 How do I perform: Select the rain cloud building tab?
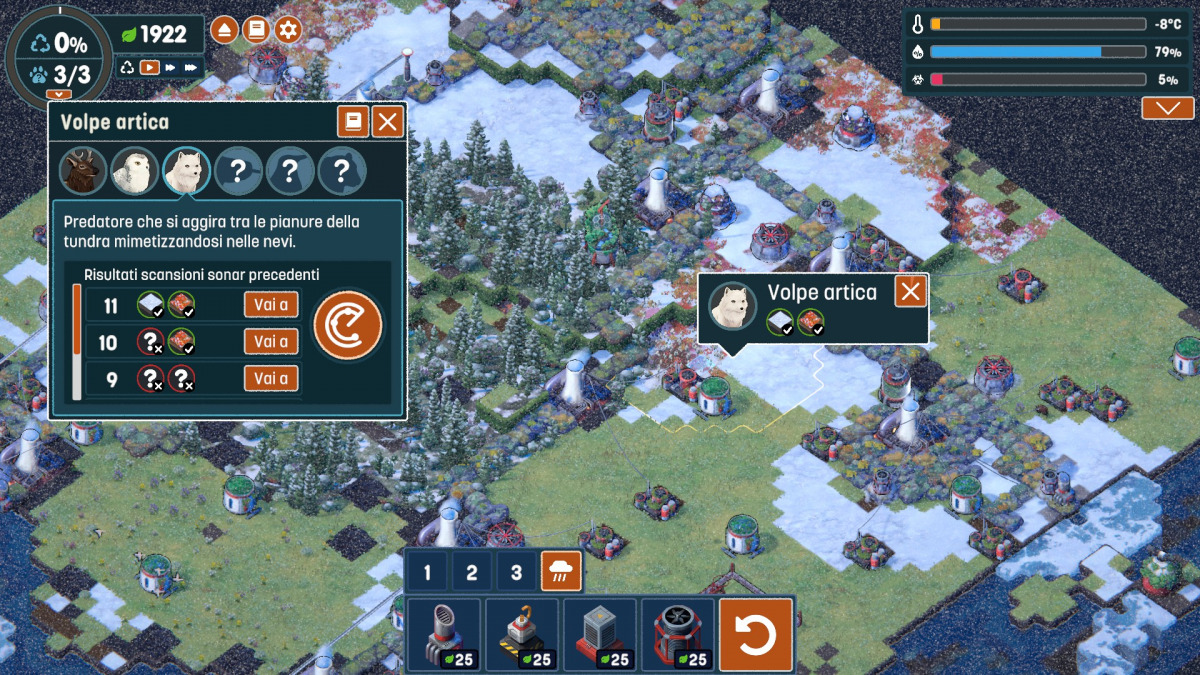click(x=560, y=573)
